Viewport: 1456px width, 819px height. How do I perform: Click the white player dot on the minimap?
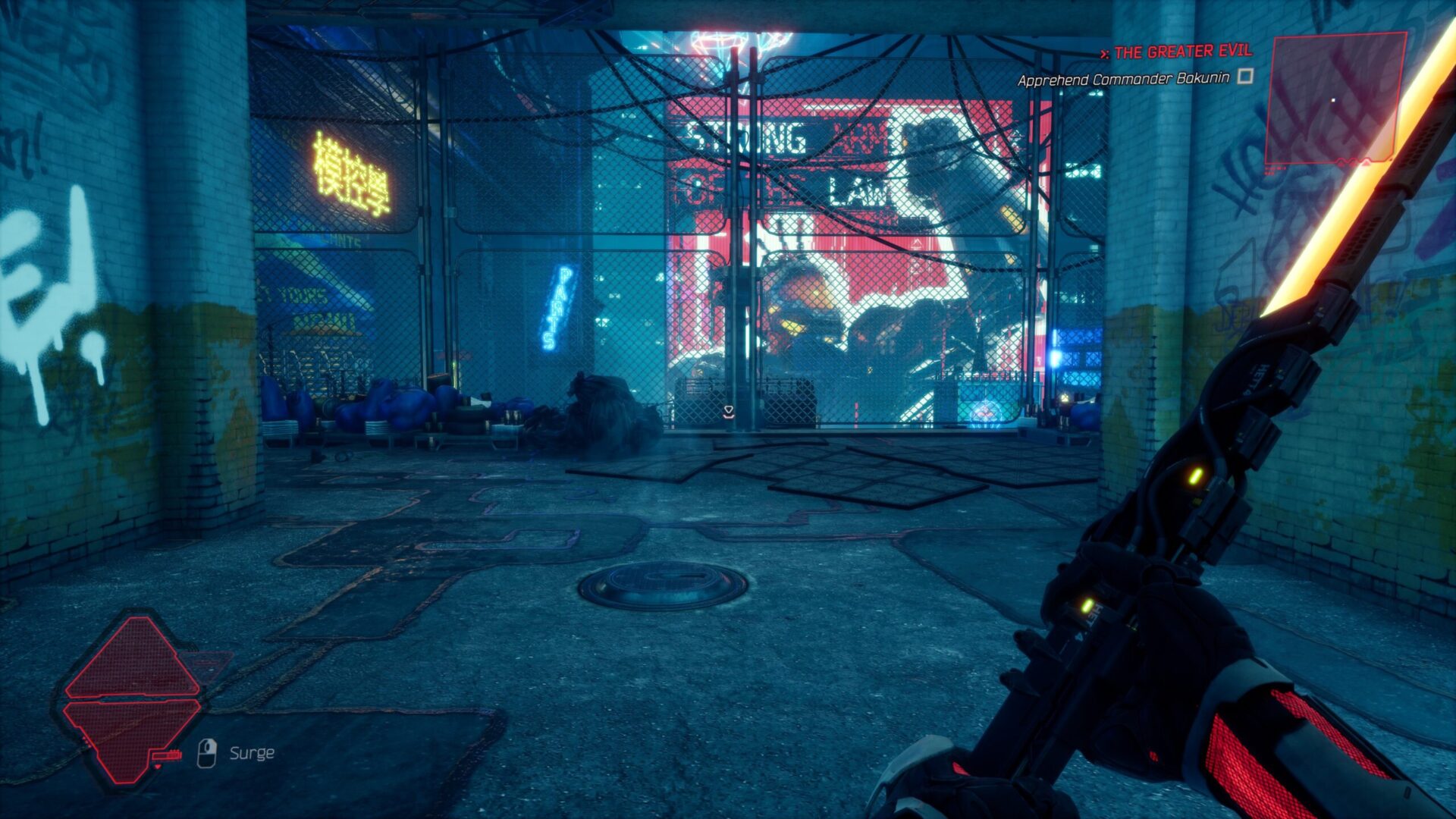(1333, 99)
